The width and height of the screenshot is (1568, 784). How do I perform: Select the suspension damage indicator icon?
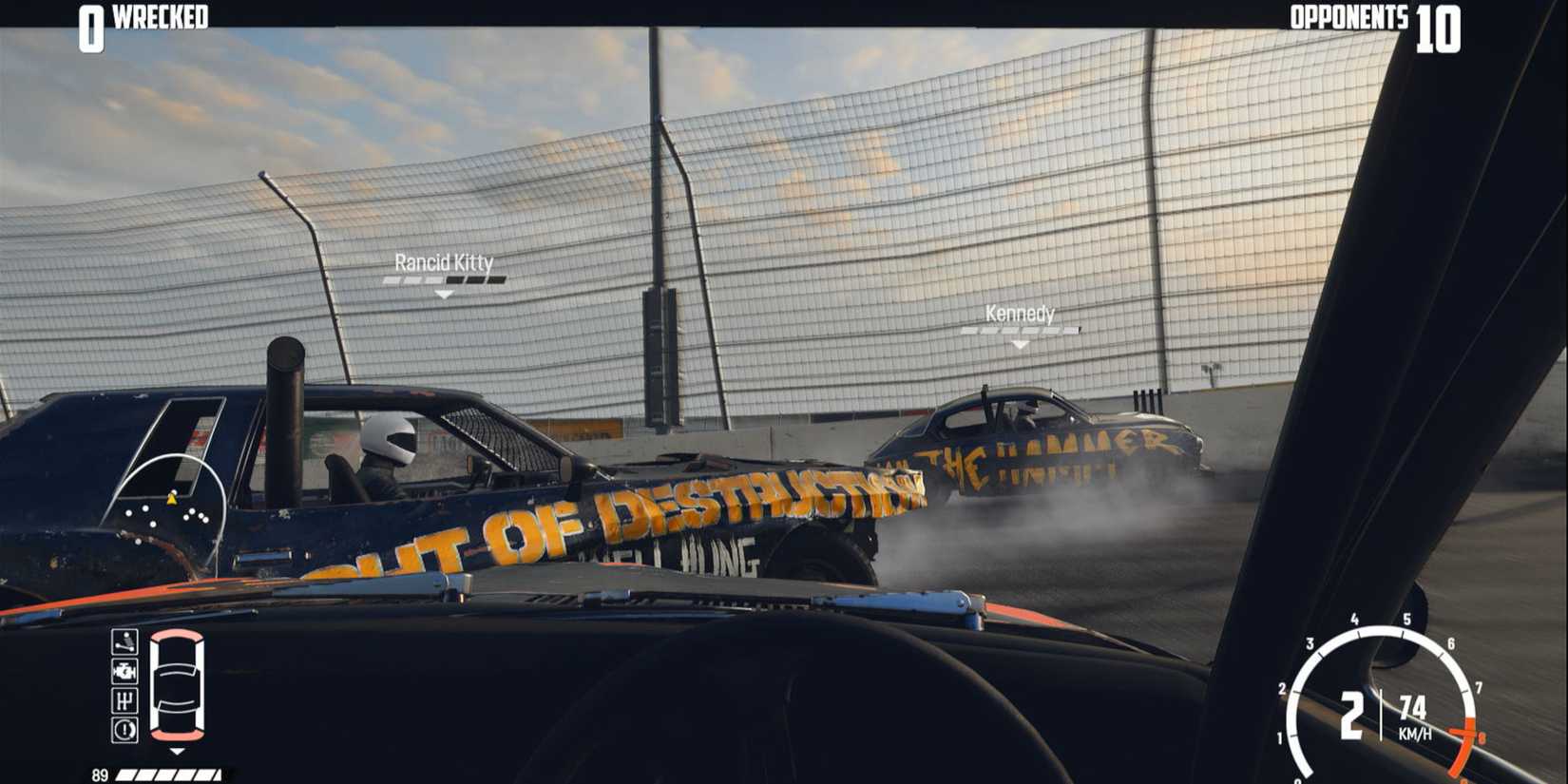coord(124,641)
